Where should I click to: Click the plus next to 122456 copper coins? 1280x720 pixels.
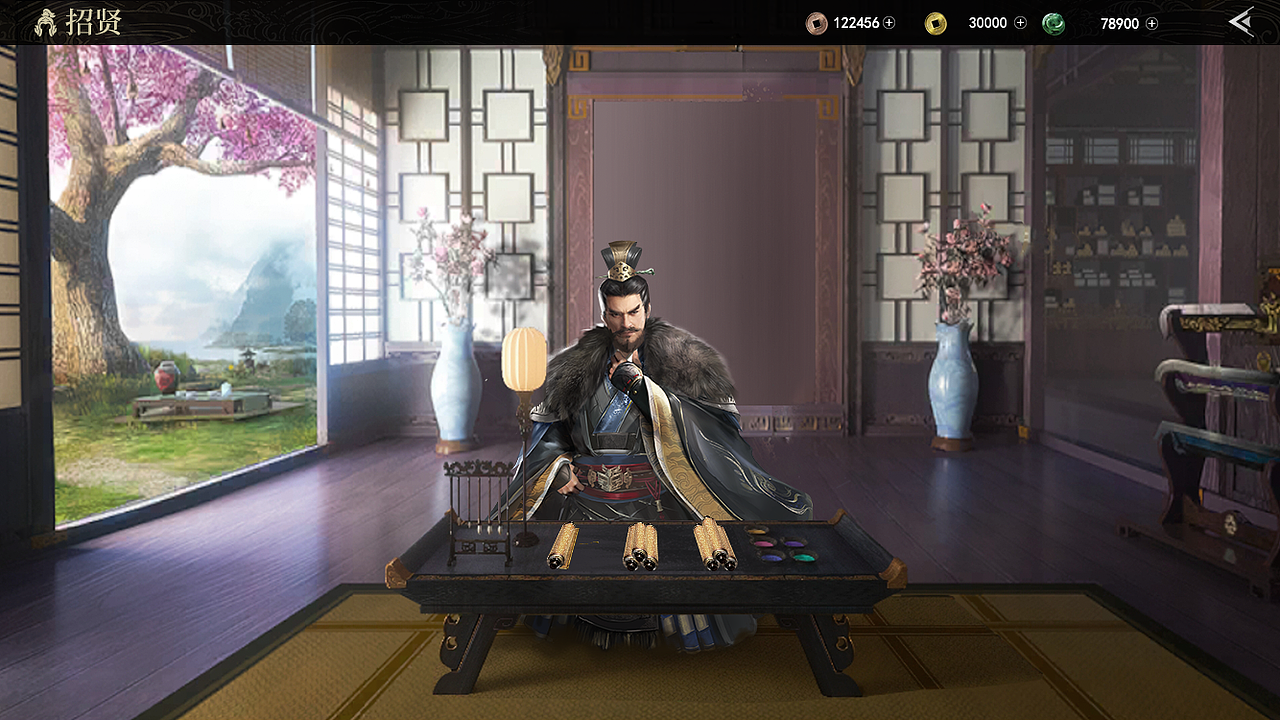click(889, 22)
